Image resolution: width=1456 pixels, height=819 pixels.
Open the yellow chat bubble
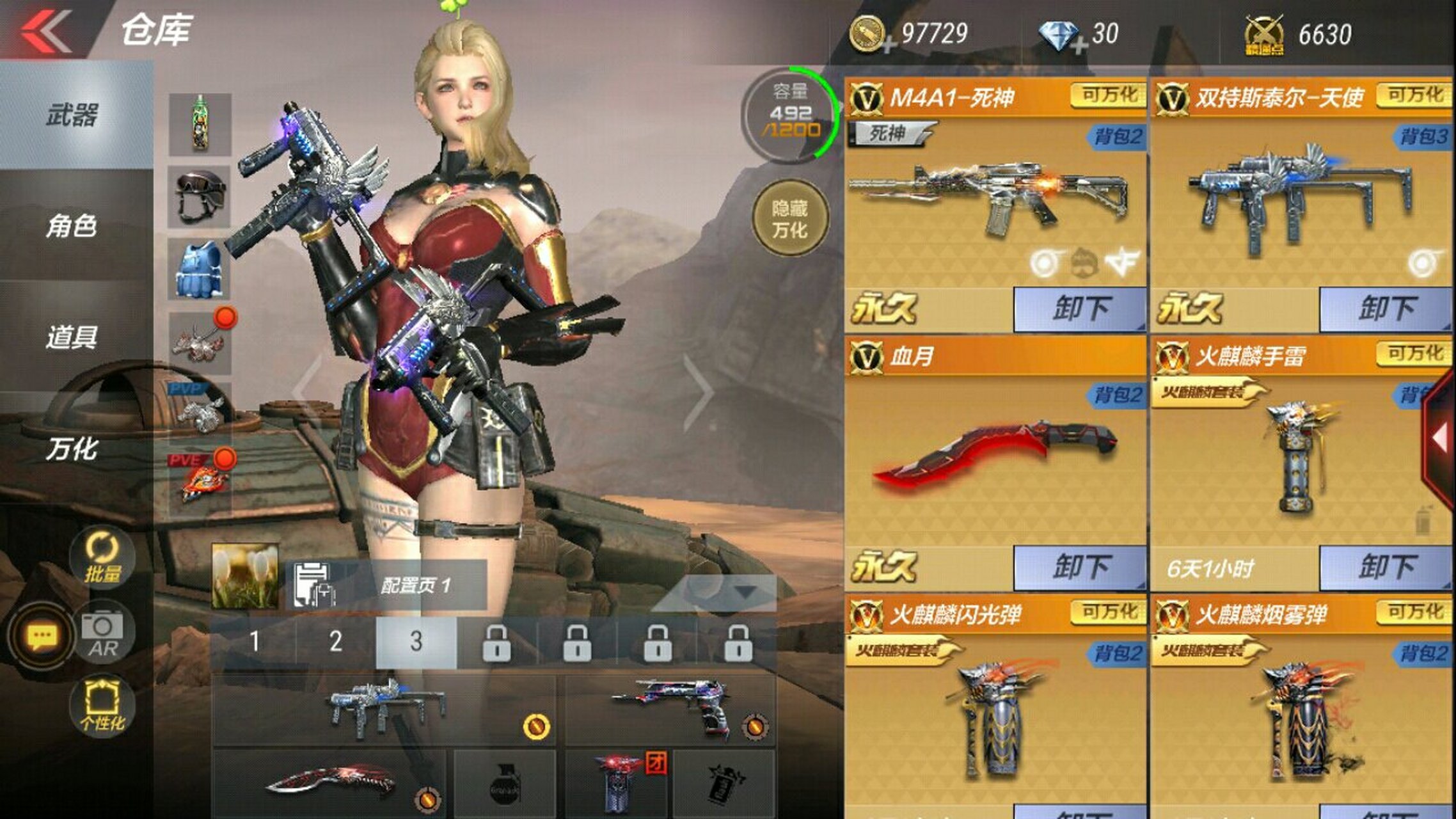pos(42,637)
